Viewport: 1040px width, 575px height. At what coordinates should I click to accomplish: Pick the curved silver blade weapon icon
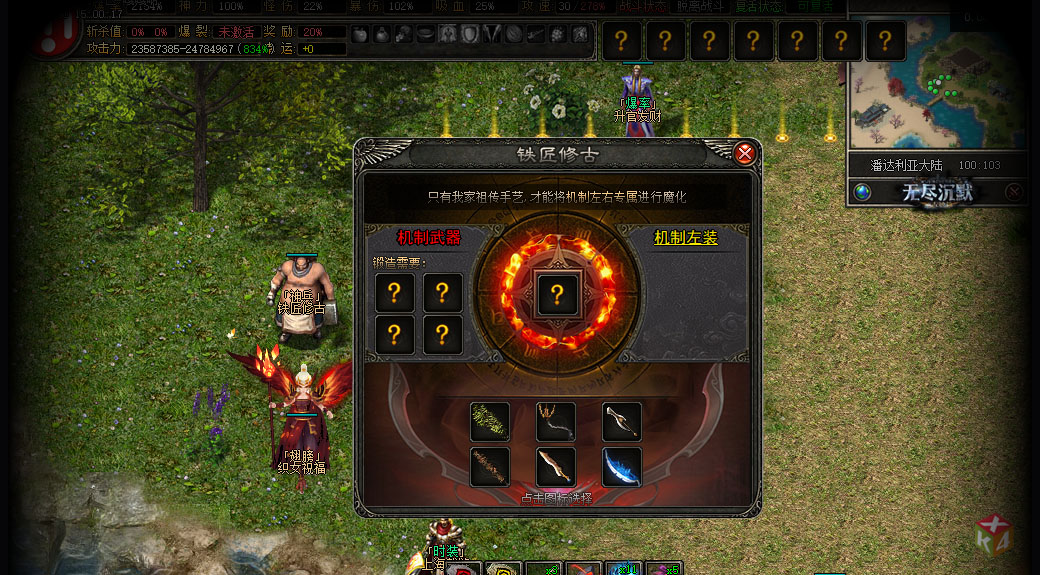(622, 422)
